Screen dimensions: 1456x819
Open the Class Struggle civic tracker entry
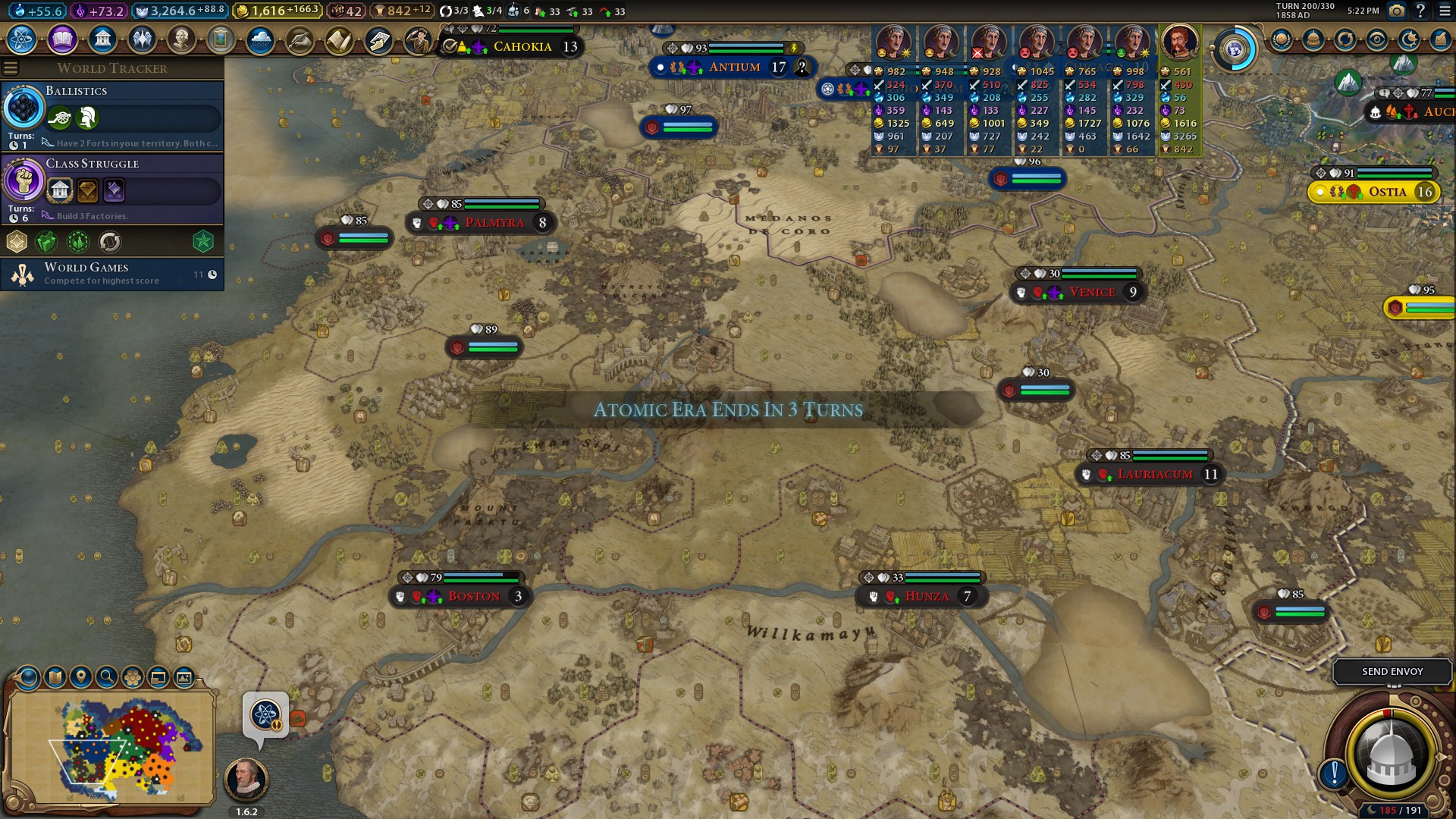112,189
